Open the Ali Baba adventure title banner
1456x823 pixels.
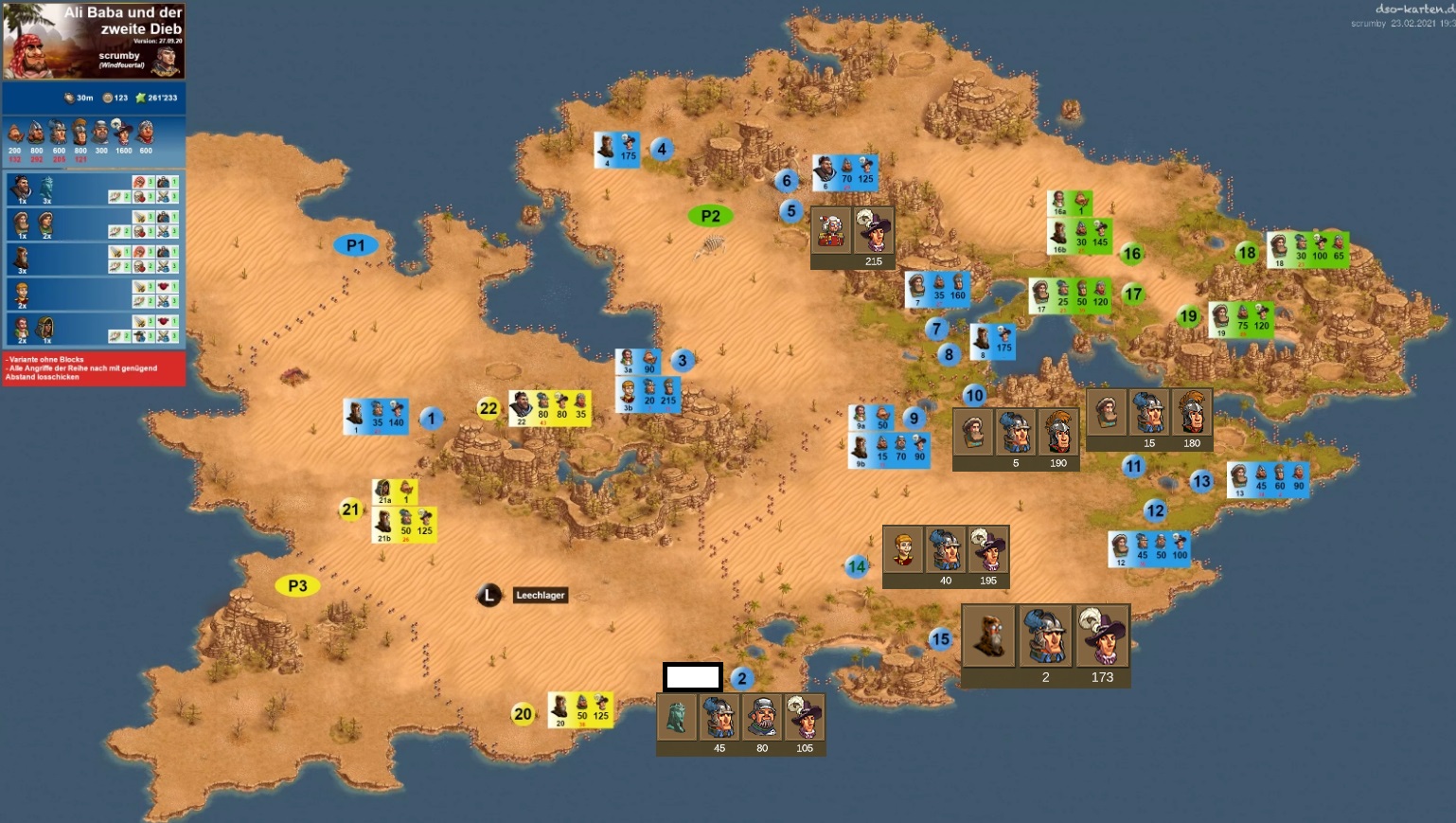[94, 41]
